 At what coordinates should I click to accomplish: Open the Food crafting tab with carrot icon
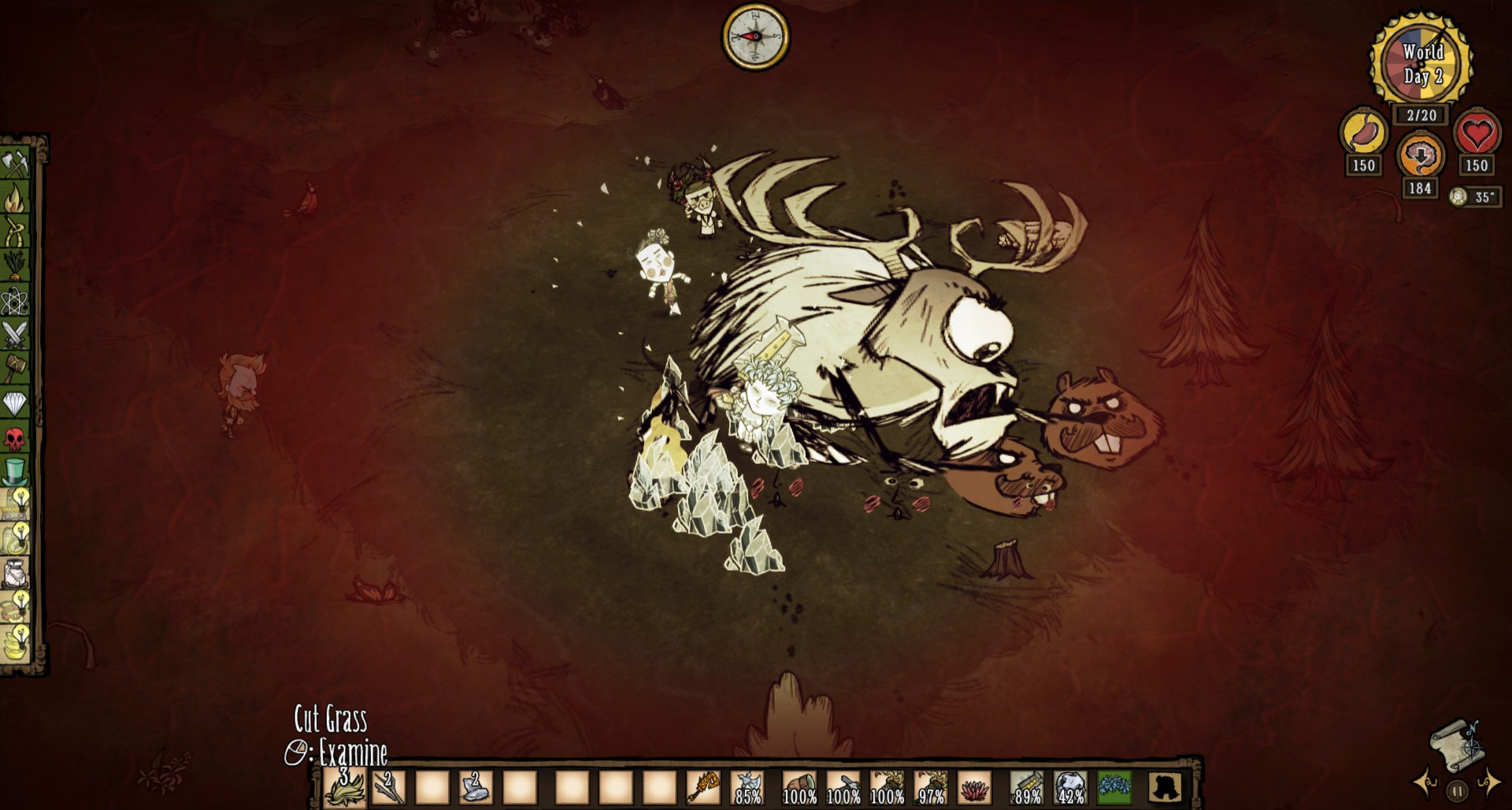point(16,266)
